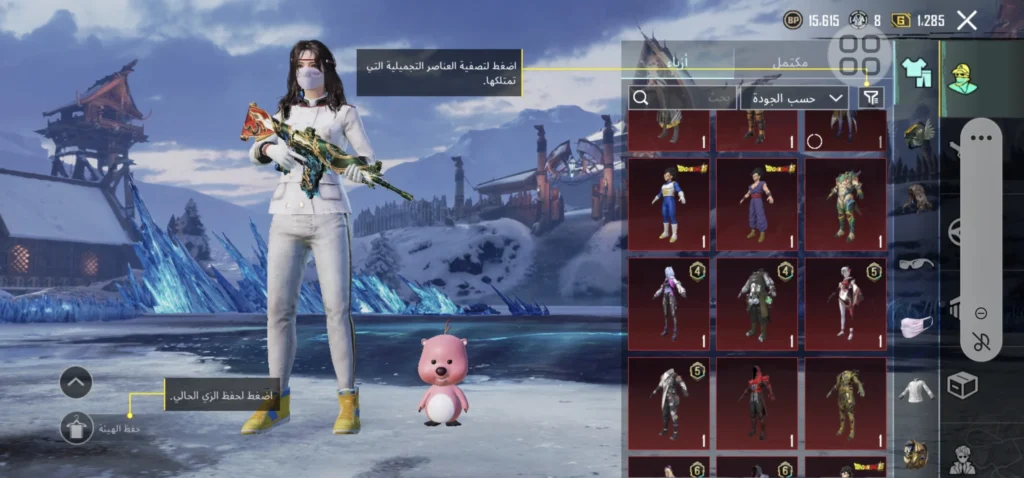
Task: Close the inventory with the X button
Action: tap(966, 20)
